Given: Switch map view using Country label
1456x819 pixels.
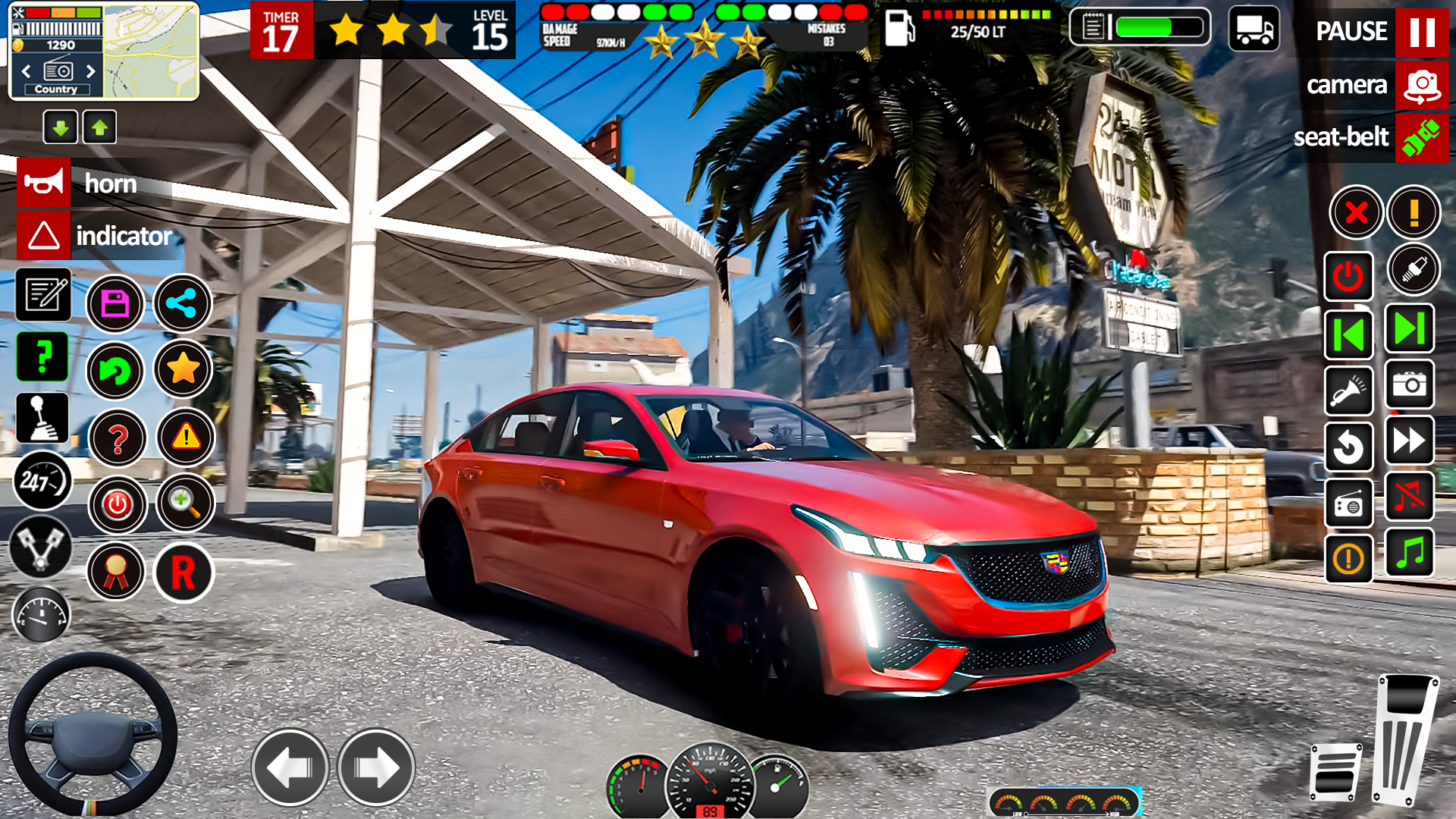Looking at the screenshot, I should (58, 89).
